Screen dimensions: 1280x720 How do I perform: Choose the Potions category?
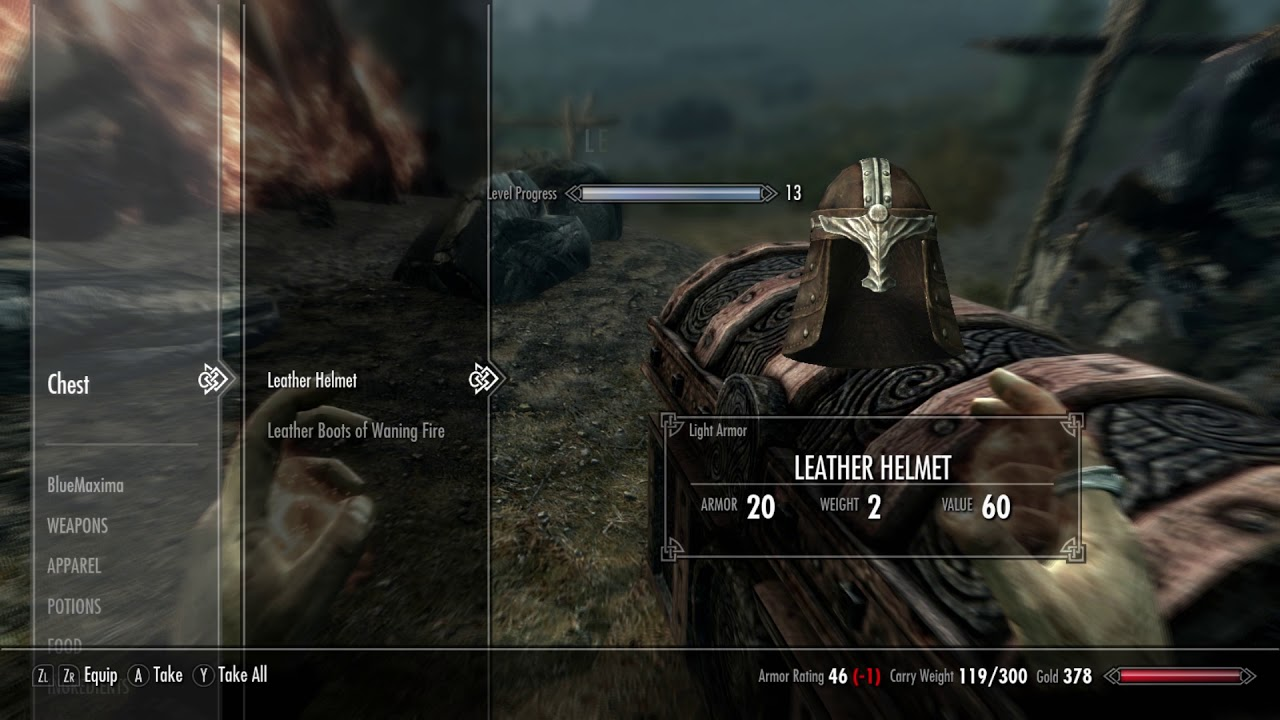pyautogui.click(x=74, y=606)
